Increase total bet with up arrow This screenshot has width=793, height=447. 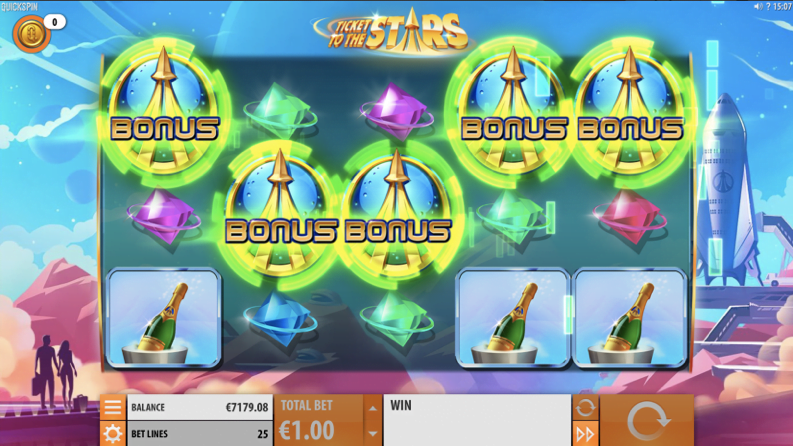pyautogui.click(x=372, y=408)
